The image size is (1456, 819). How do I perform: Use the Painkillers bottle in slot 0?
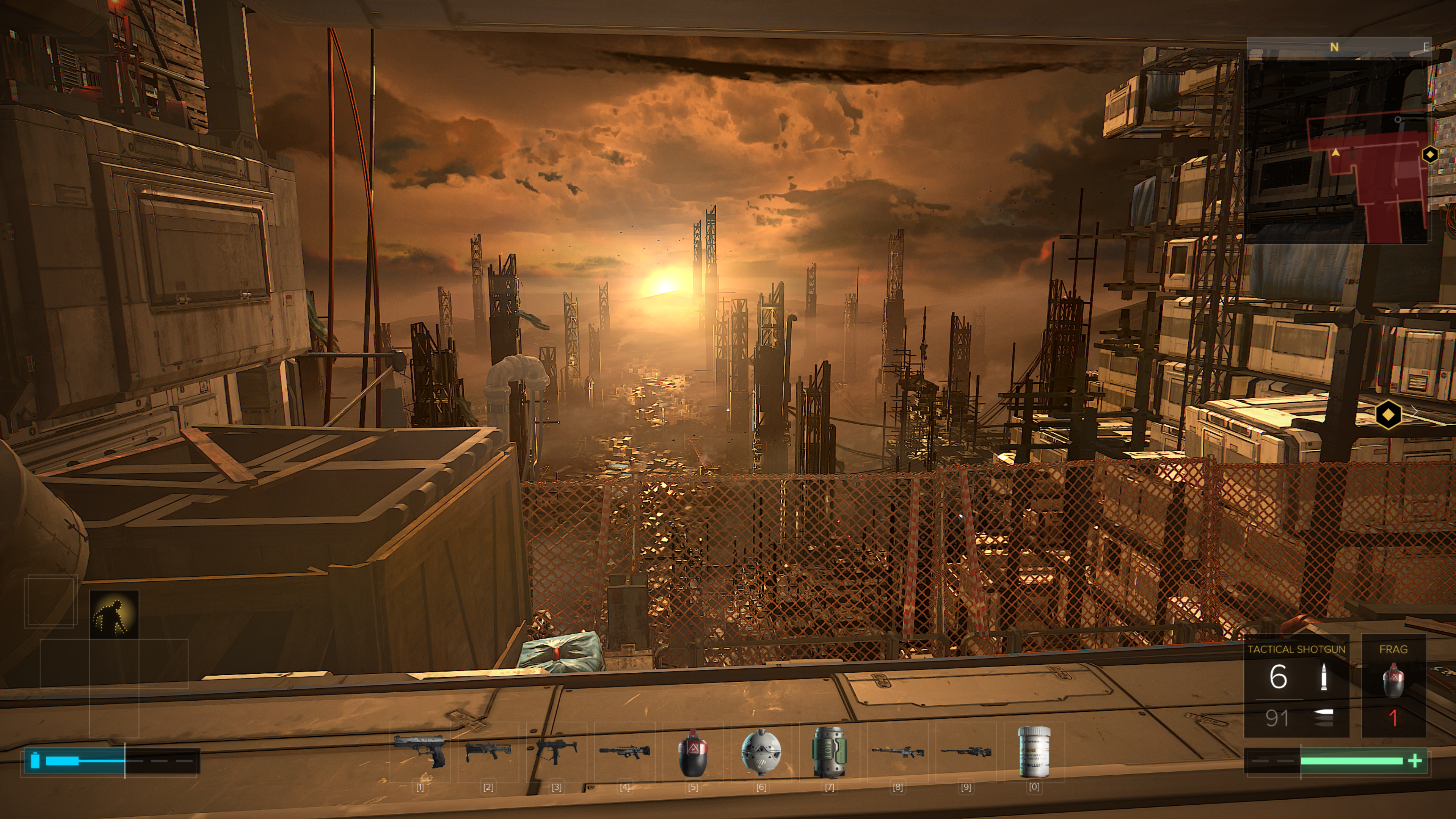1034,752
